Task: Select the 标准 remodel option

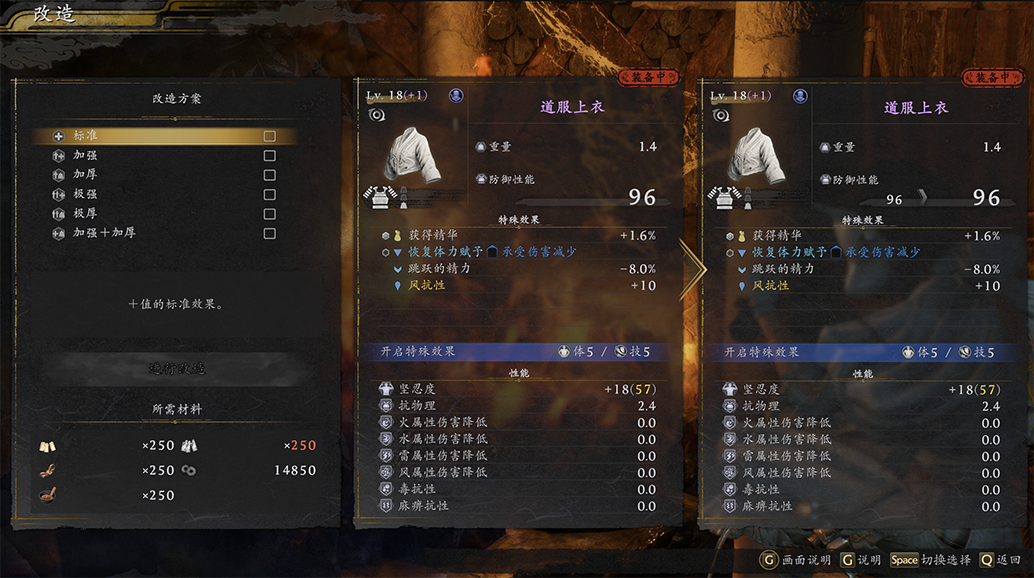Action: coord(163,136)
